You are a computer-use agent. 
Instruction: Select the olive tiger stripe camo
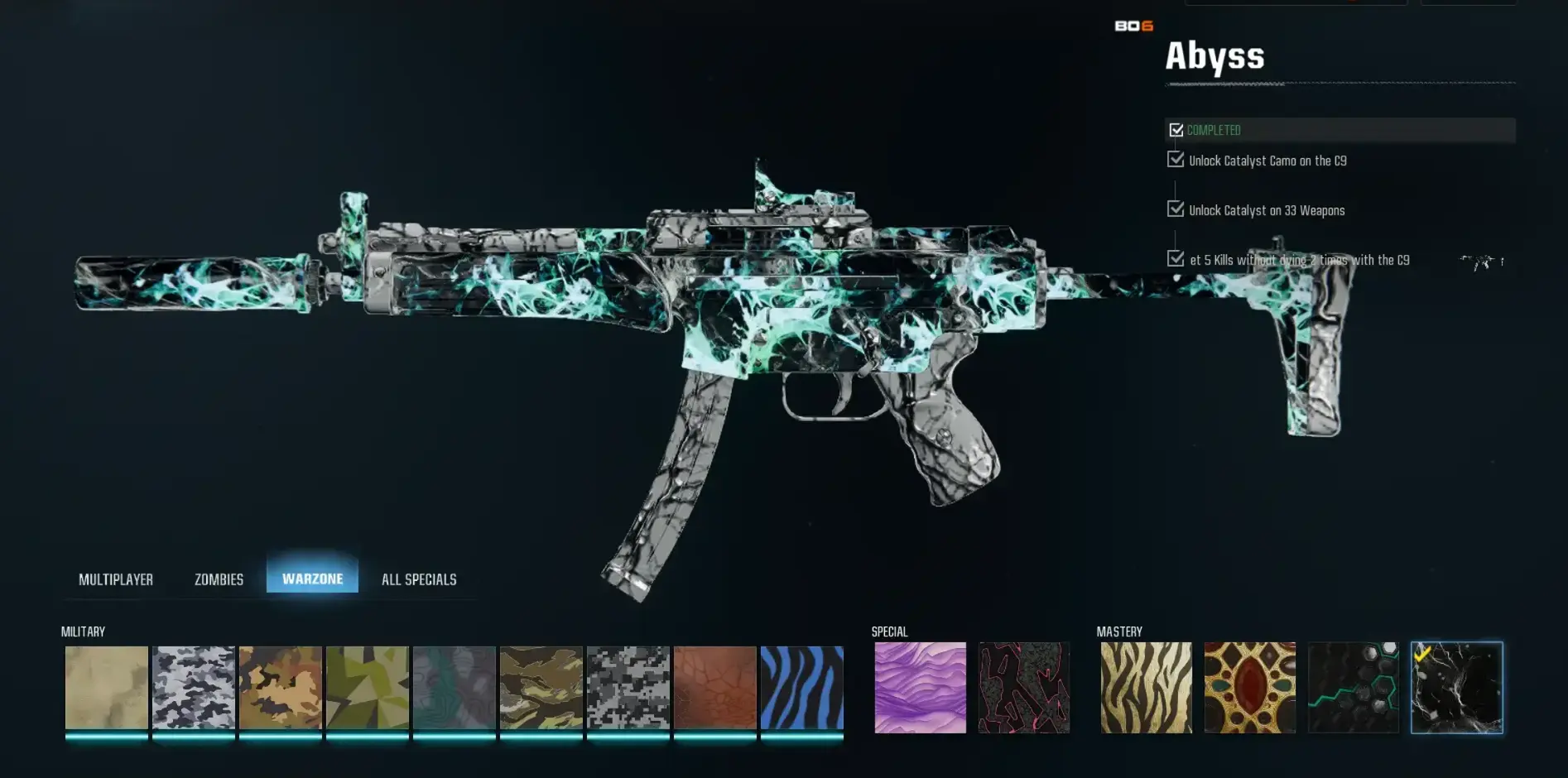click(541, 688)
